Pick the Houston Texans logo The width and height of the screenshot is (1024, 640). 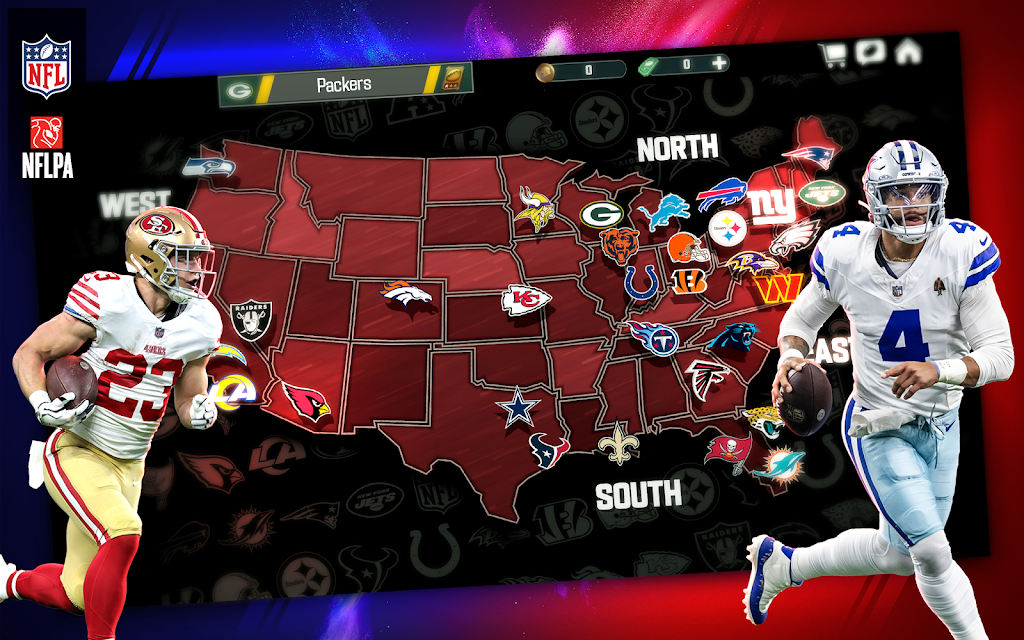click(548, 449)
